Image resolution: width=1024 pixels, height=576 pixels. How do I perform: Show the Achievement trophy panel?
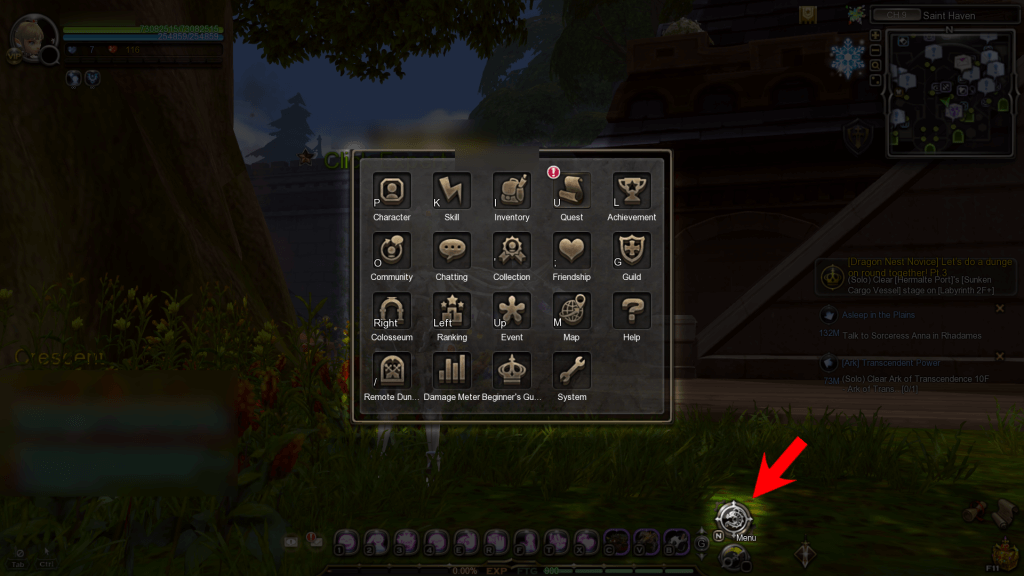(x=631, y=190)
